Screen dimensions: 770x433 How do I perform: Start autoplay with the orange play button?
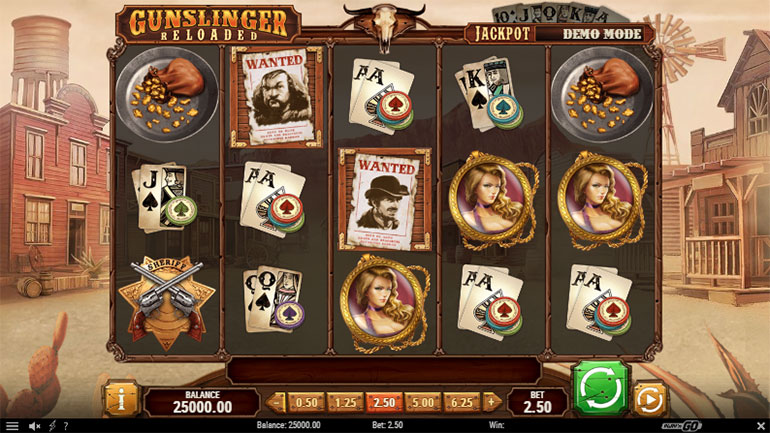point(649,399)
